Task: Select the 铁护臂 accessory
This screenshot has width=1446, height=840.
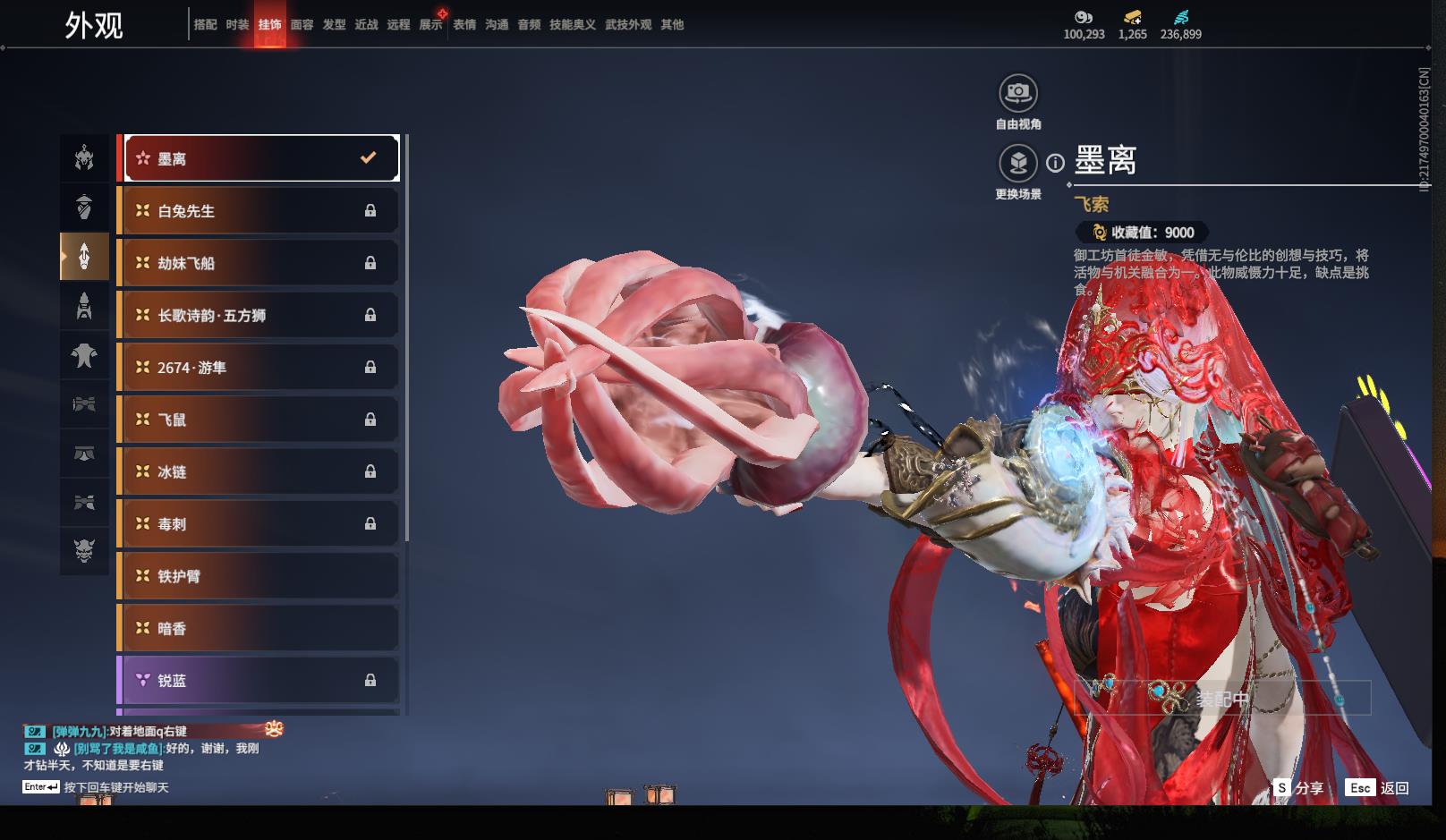Action: click(259, 576)
